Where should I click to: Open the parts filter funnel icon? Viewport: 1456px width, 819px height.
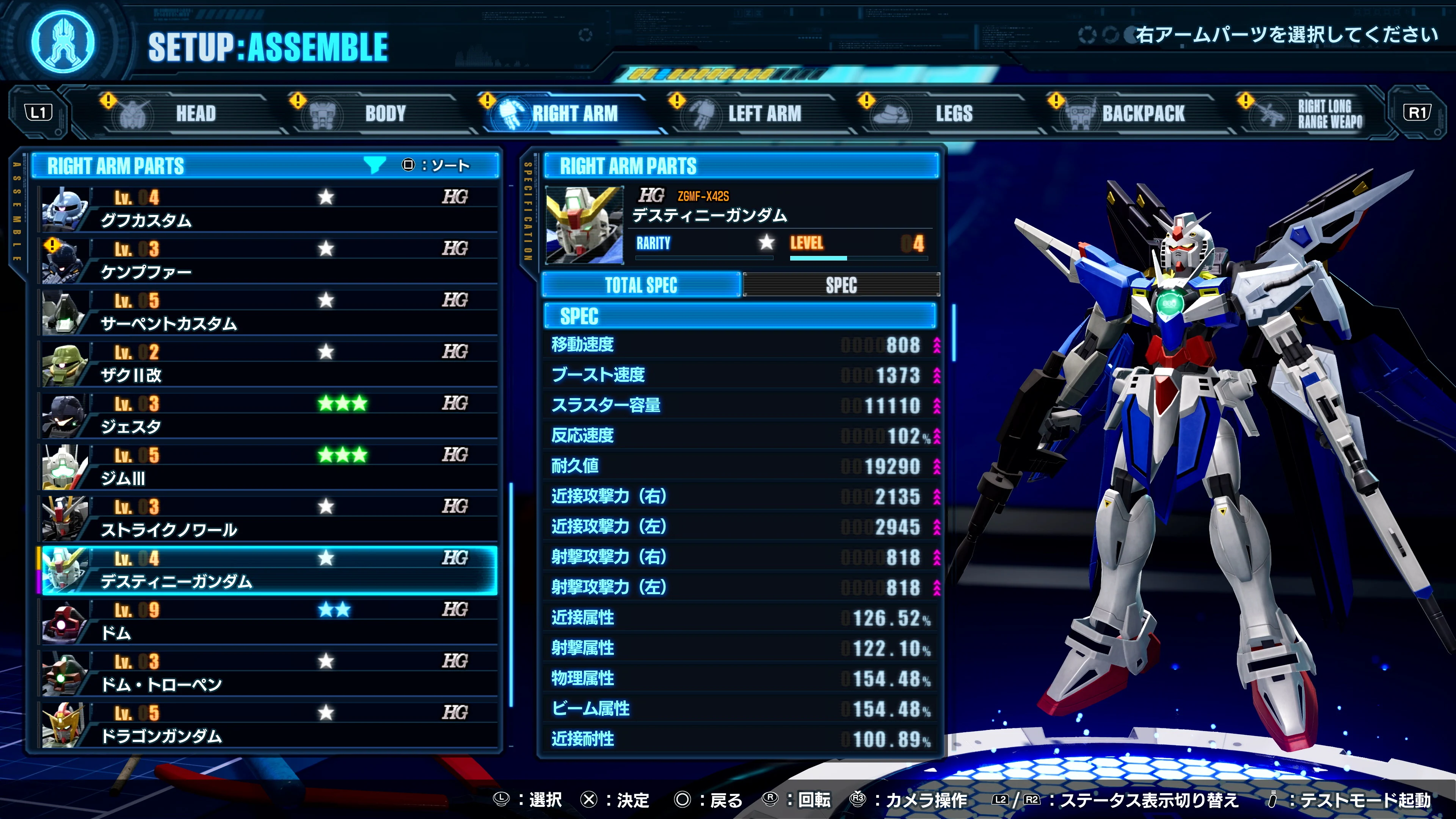pos(375,165)
